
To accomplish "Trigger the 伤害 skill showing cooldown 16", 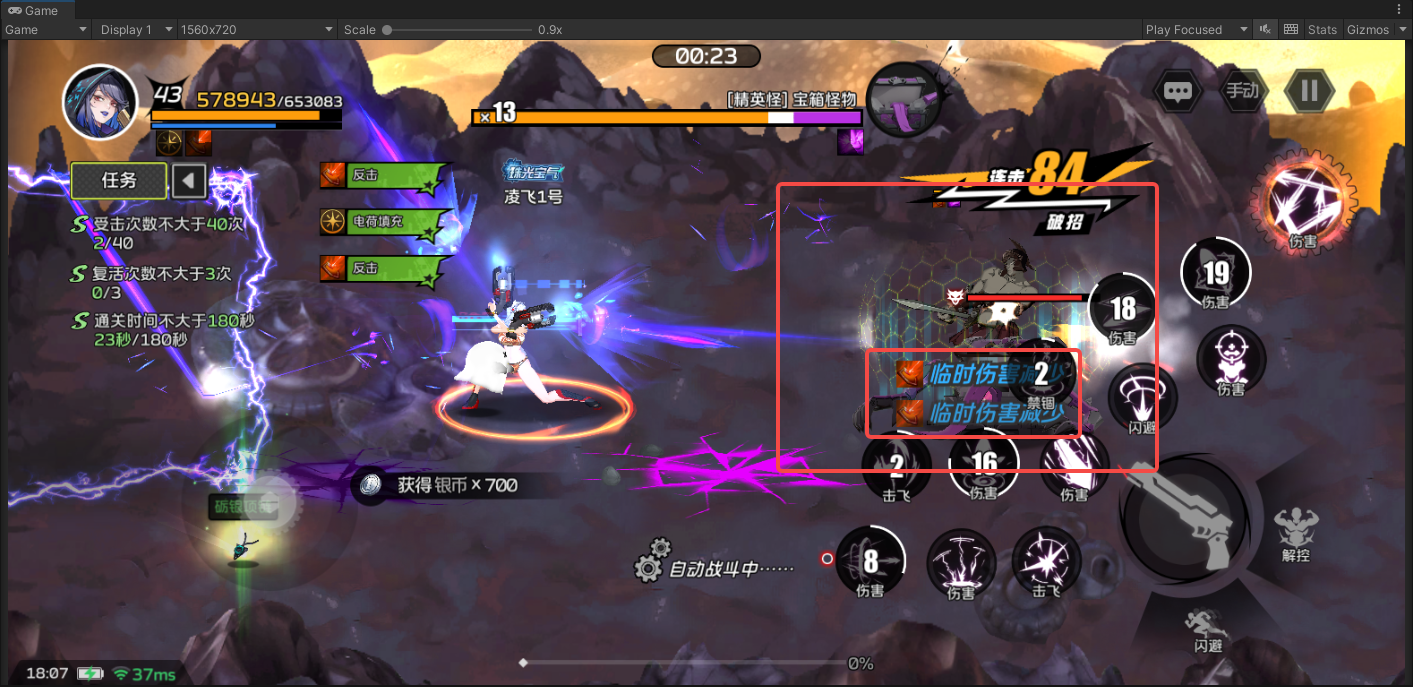I will tap(984, 463).
